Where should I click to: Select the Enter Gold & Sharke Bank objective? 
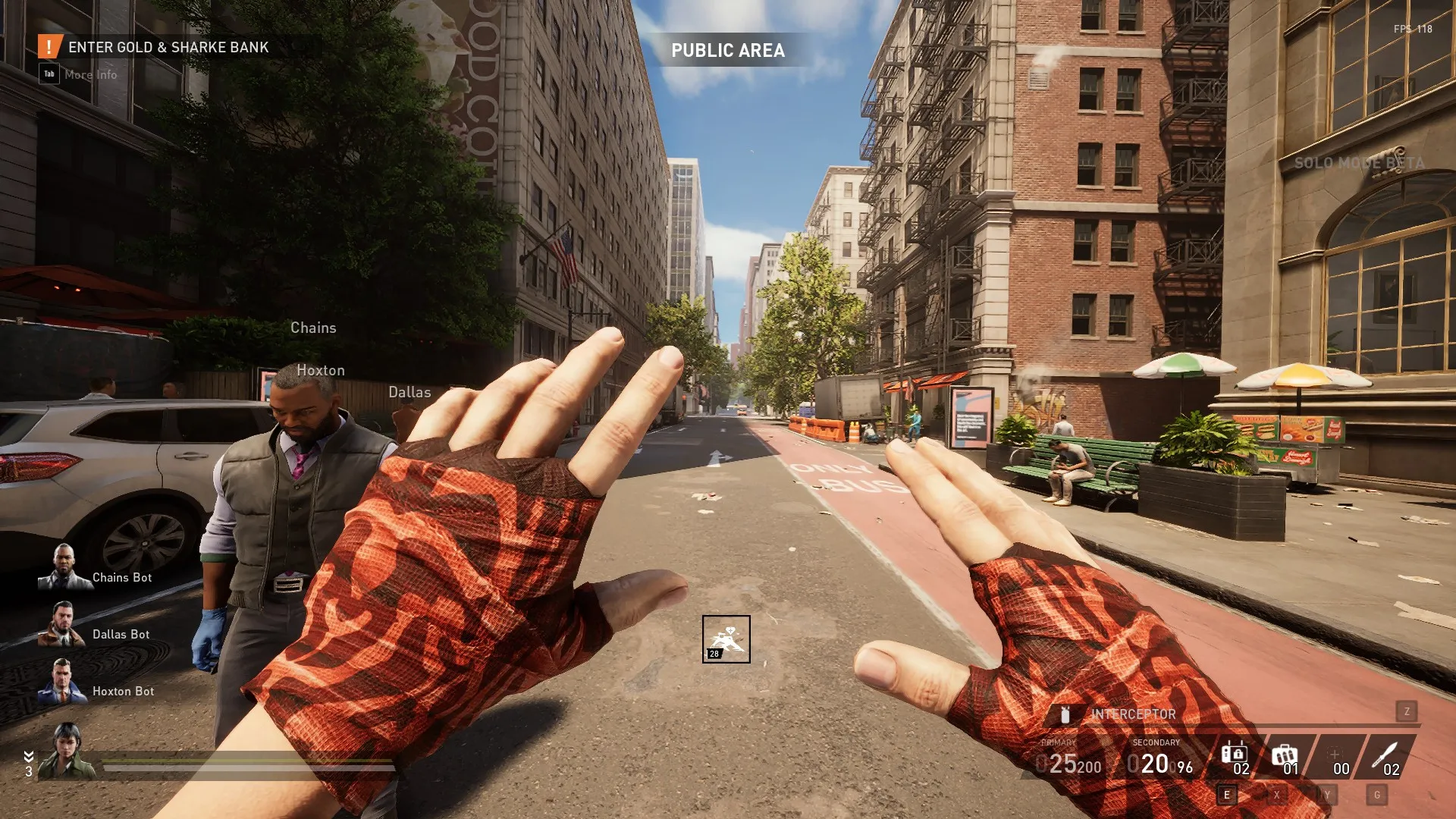(168, 47)
